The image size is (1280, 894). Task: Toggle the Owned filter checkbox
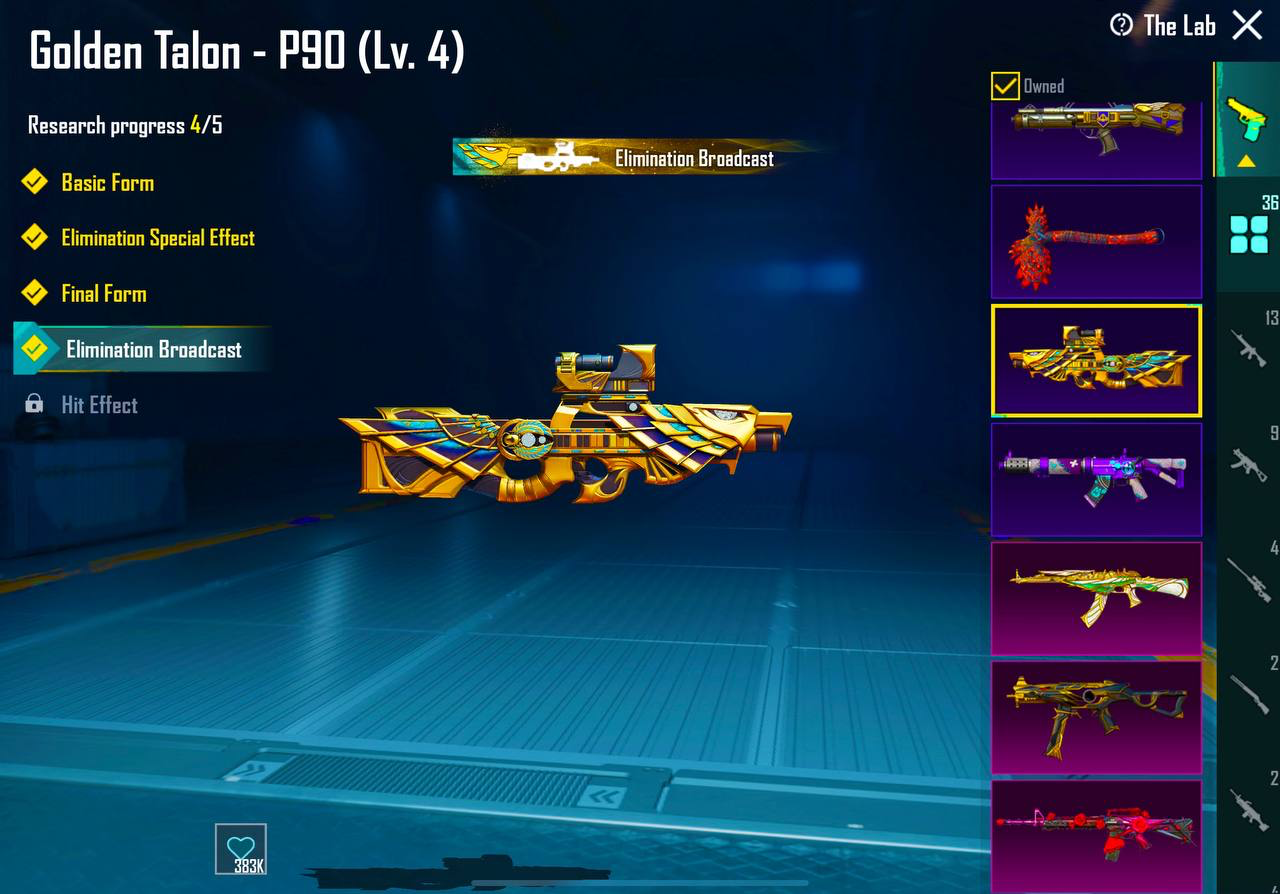tap(1002, 86)
